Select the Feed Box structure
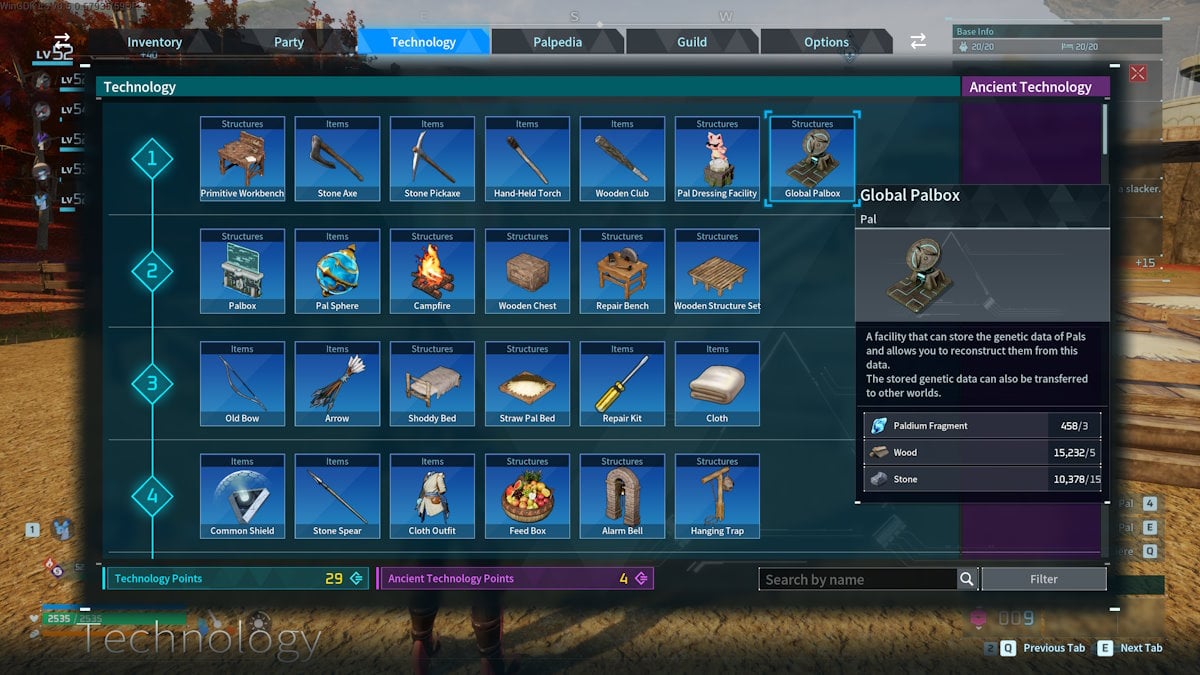The width and height of the screenshot is (1200, 675). 527,496
